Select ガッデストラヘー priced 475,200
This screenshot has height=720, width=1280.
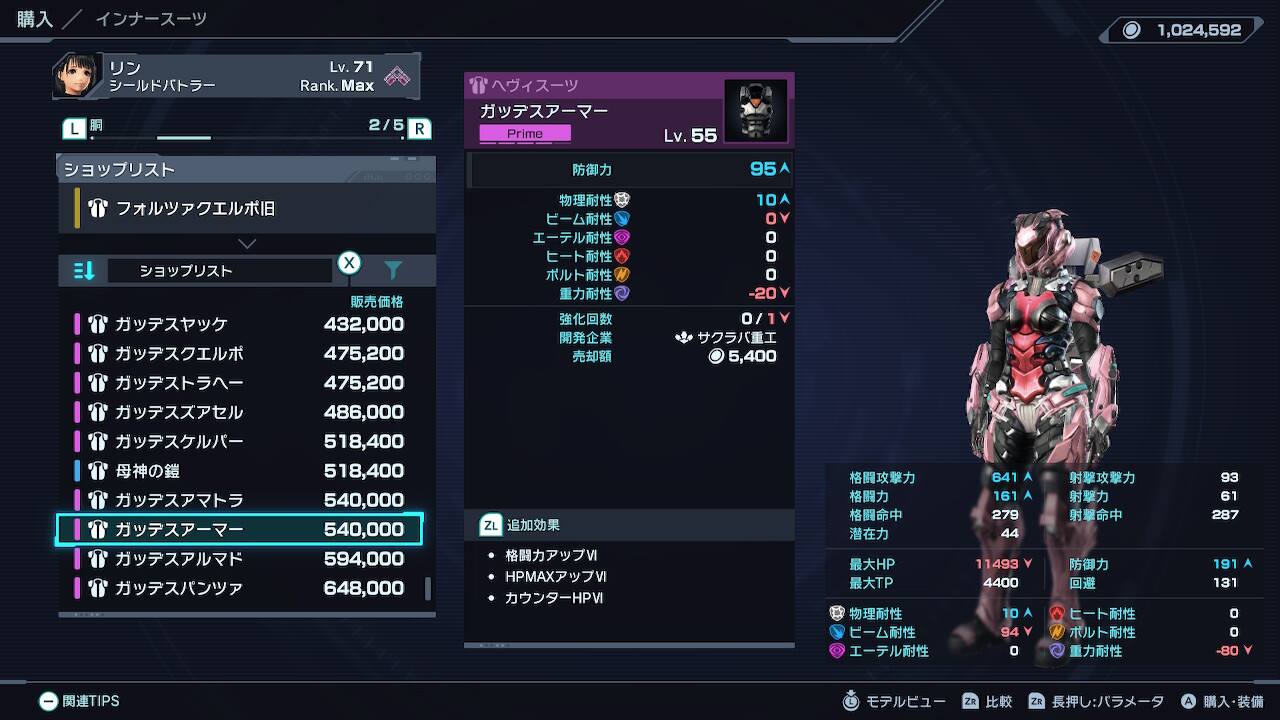point(240,383)
